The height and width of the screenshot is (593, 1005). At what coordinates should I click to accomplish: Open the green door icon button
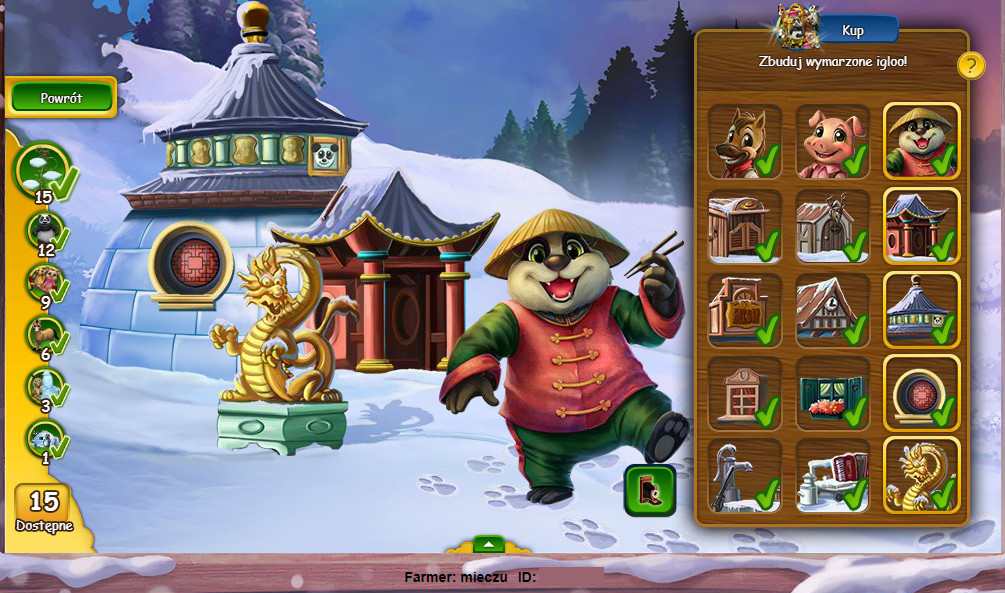[x=650, y=490]
